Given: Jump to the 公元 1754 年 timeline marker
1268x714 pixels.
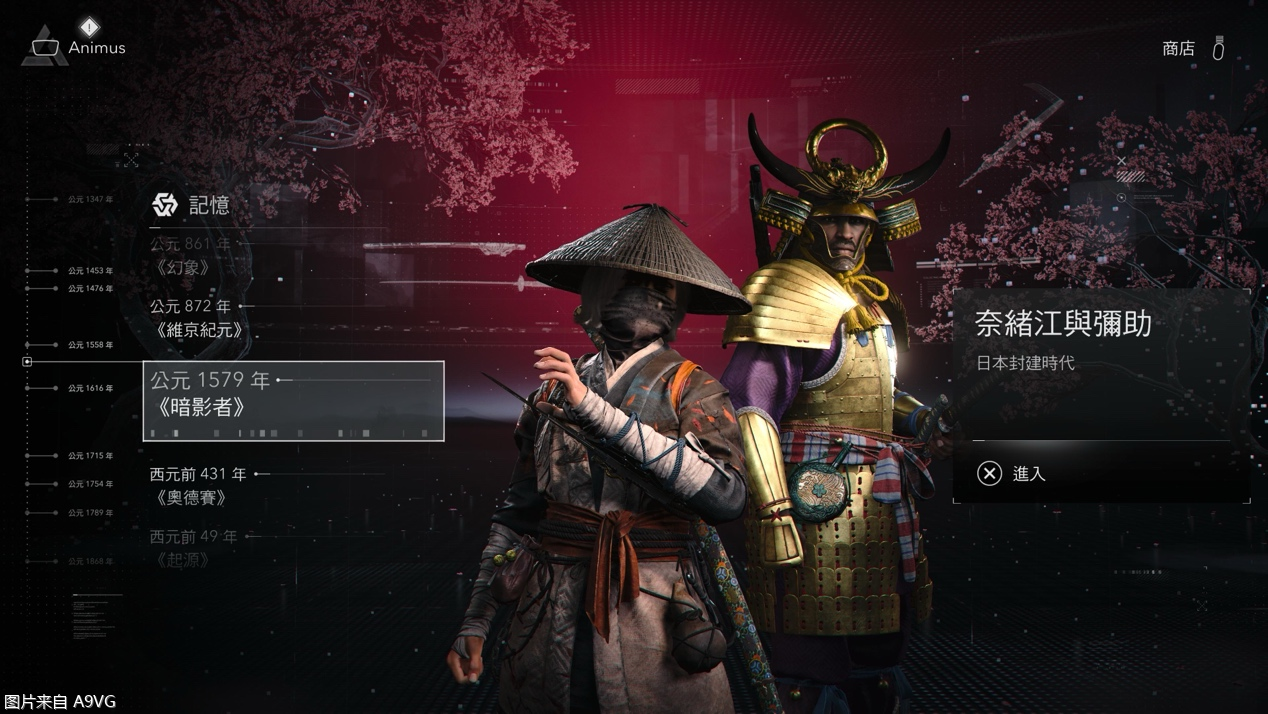Looking at the screenshot, I should 90,484.
